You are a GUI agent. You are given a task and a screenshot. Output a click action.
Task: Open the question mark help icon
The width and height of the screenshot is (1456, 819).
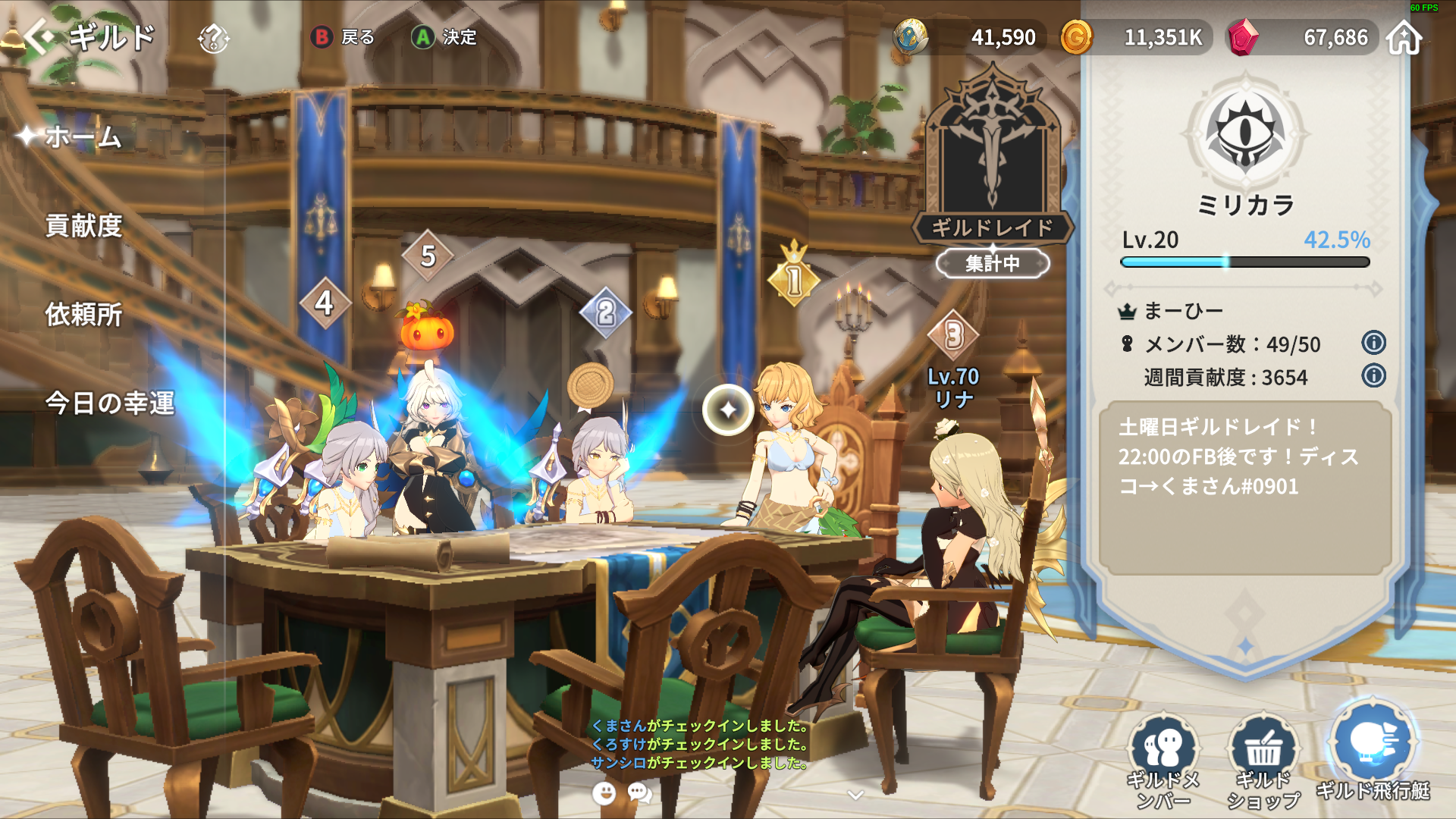(213, 37)
